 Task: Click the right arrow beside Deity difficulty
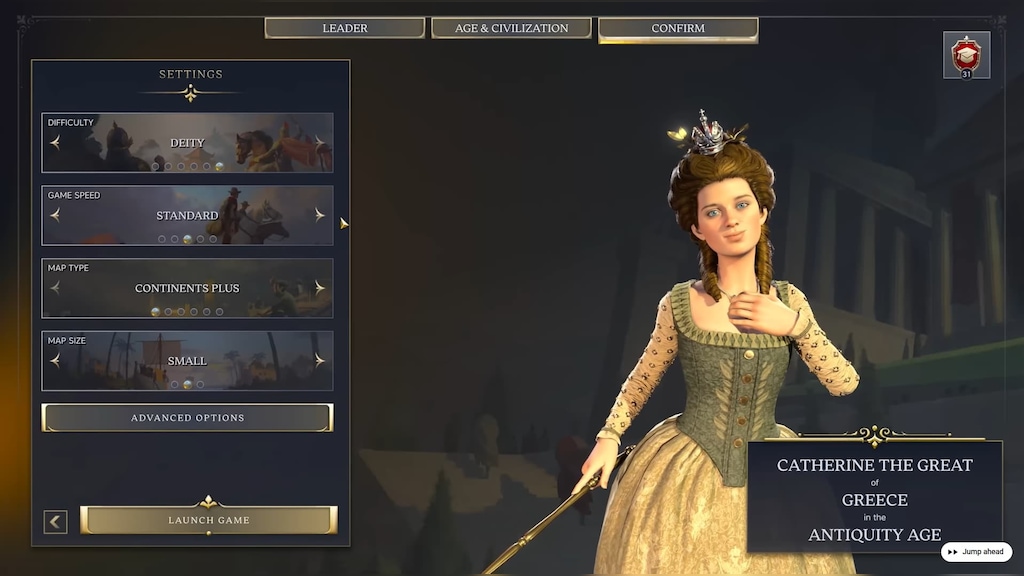coord(320,143)
